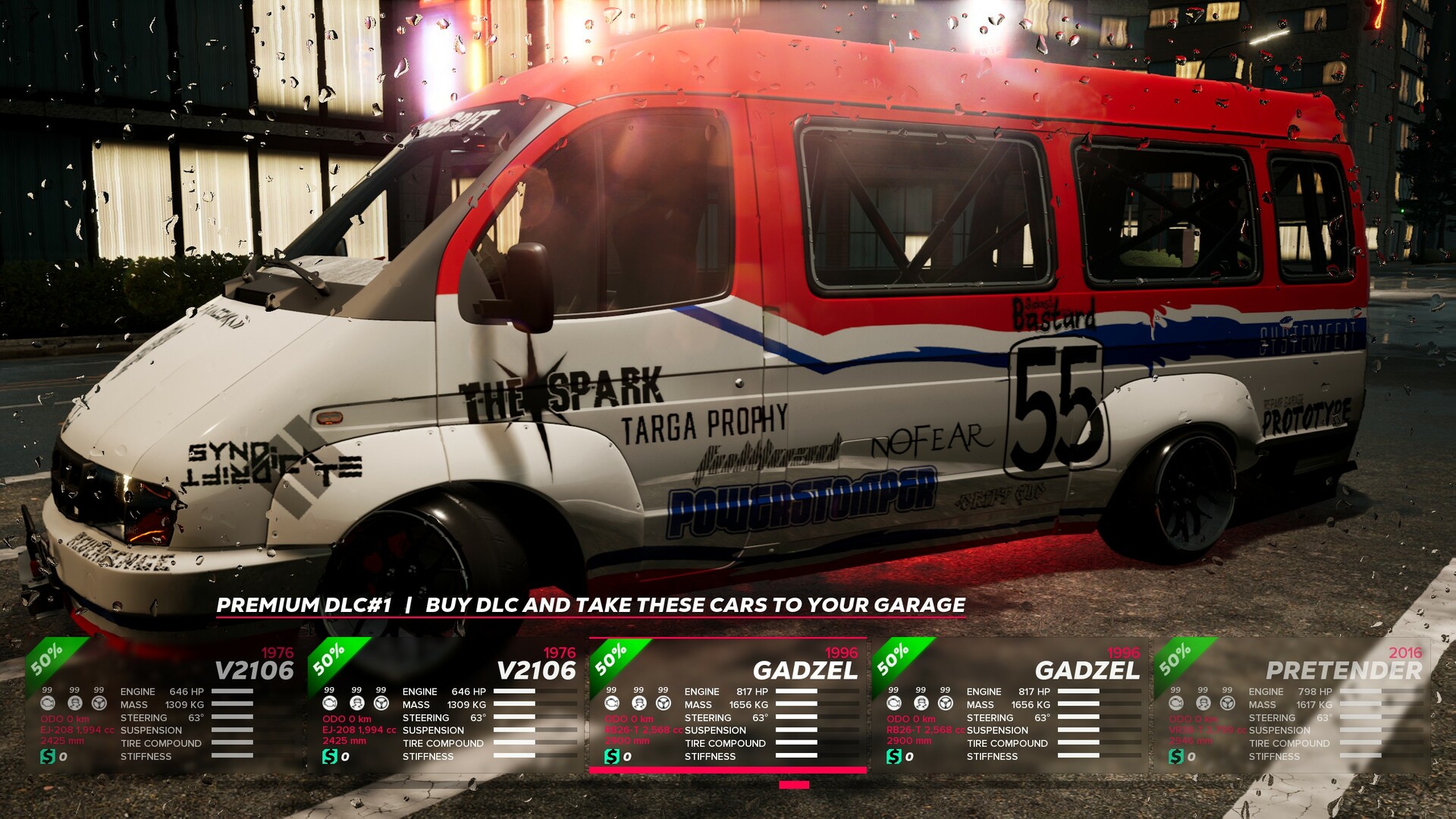
Task: Click the engine icon on the first V2106 card
Action: (48, 704)
